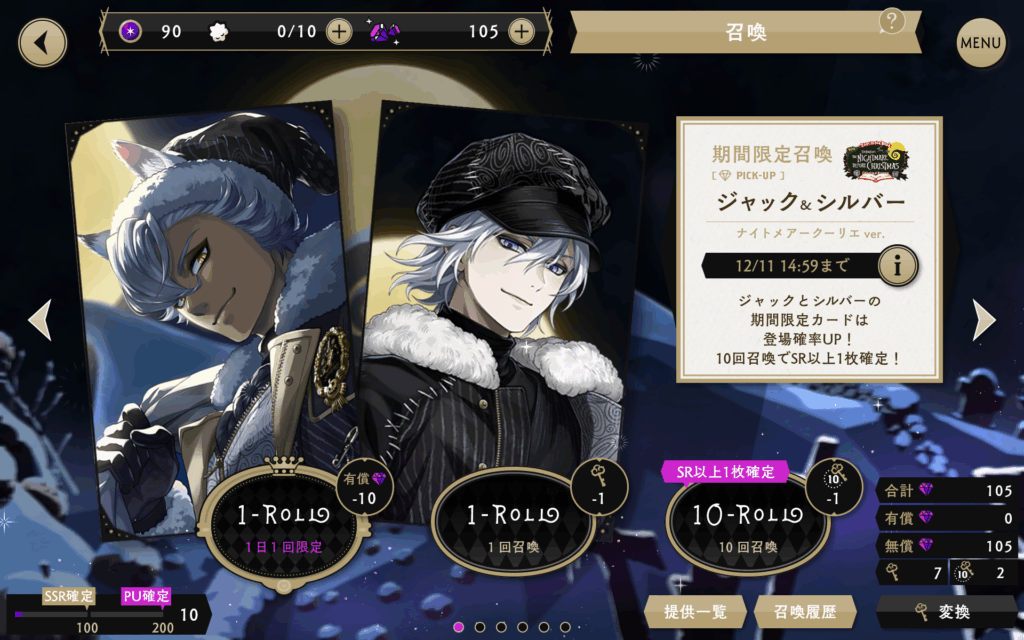Add more purple gems with plus button
This screenshot has width=1024, height=640.
tap(521, 31)
